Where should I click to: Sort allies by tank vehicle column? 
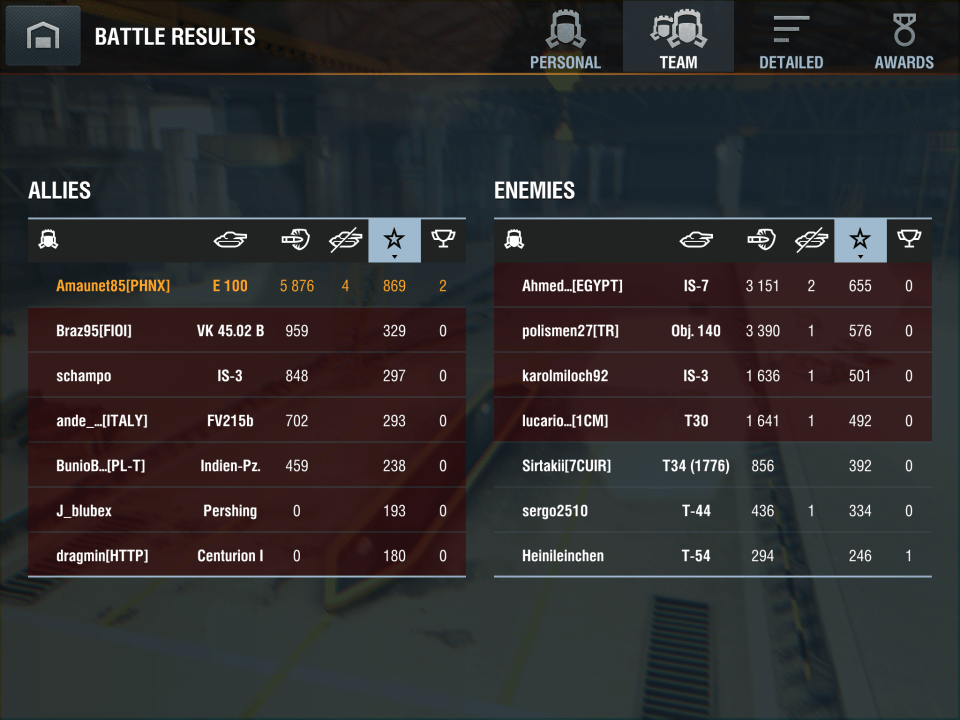[230, 240]
